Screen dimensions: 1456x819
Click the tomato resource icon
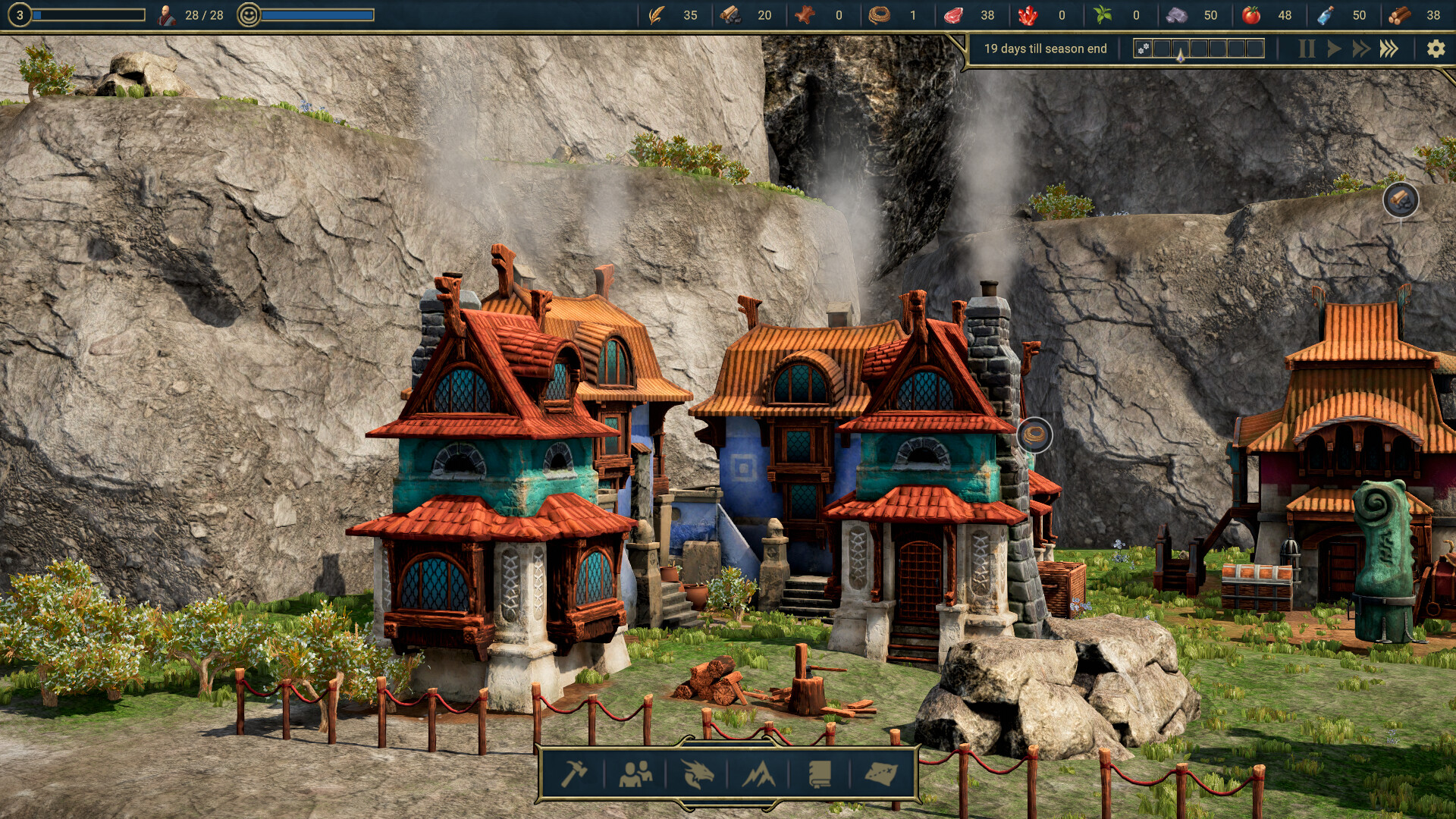(x=1251, y=14)
